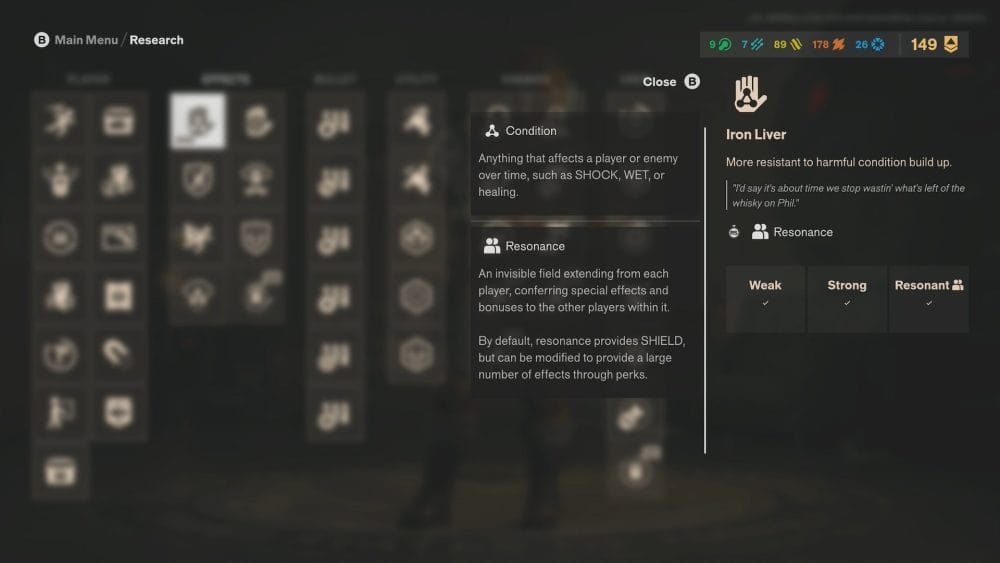This screenshot has width=1000, height=563.
Task: Click the Resonance keyword tag under Iron Liver quote
Action: pyautogui.click(x=792, y=232)
